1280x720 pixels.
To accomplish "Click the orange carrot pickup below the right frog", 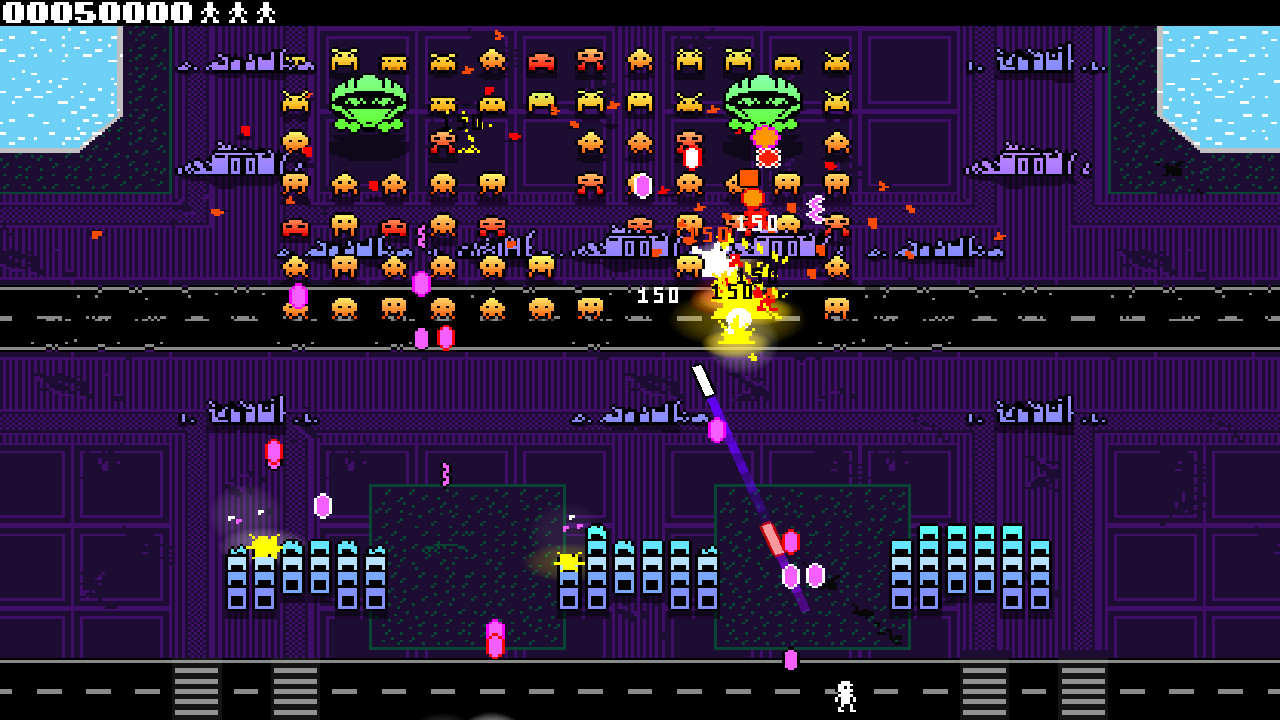I will [766, 138].
